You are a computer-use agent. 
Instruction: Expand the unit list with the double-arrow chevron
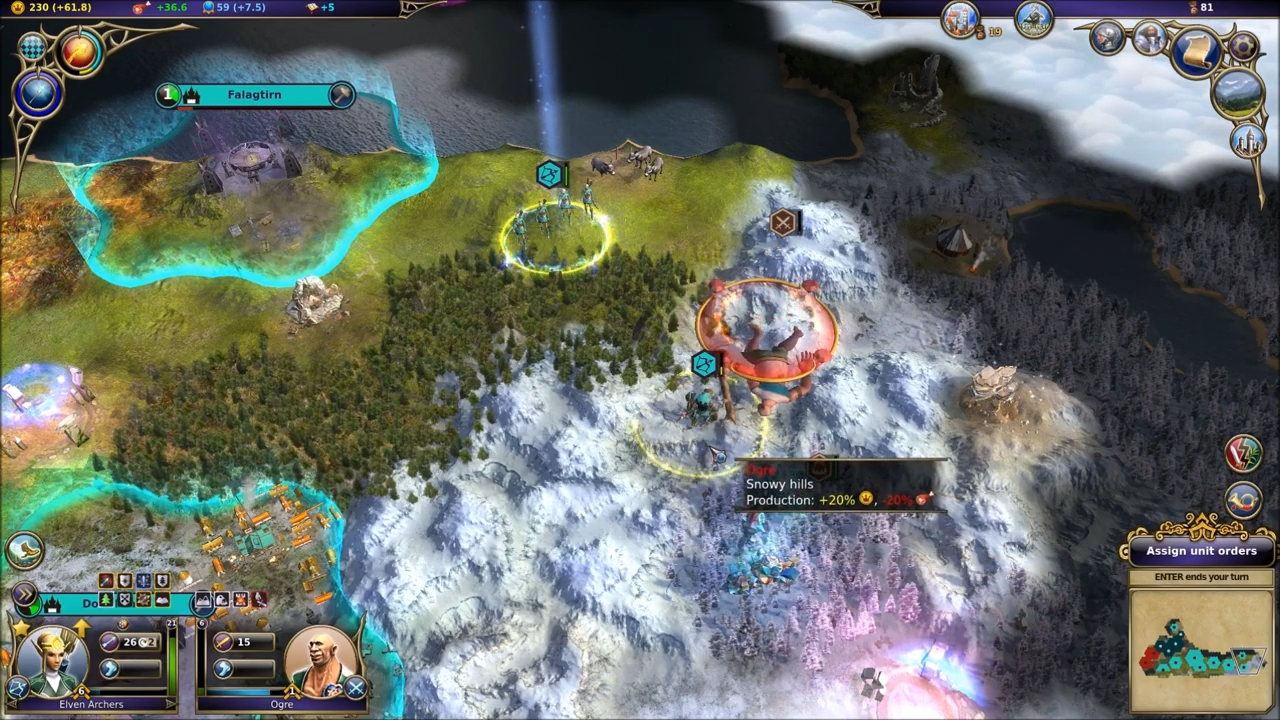point(26,593)
